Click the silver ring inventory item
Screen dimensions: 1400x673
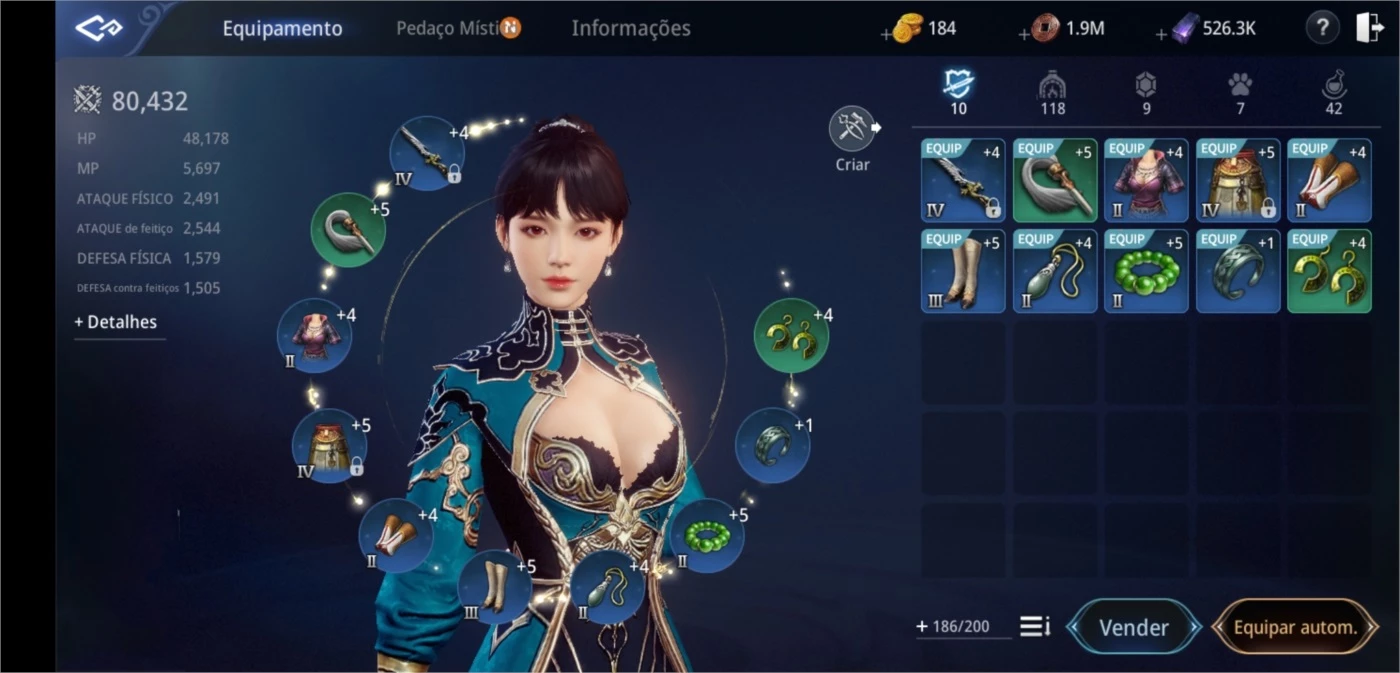point(1238,272)
